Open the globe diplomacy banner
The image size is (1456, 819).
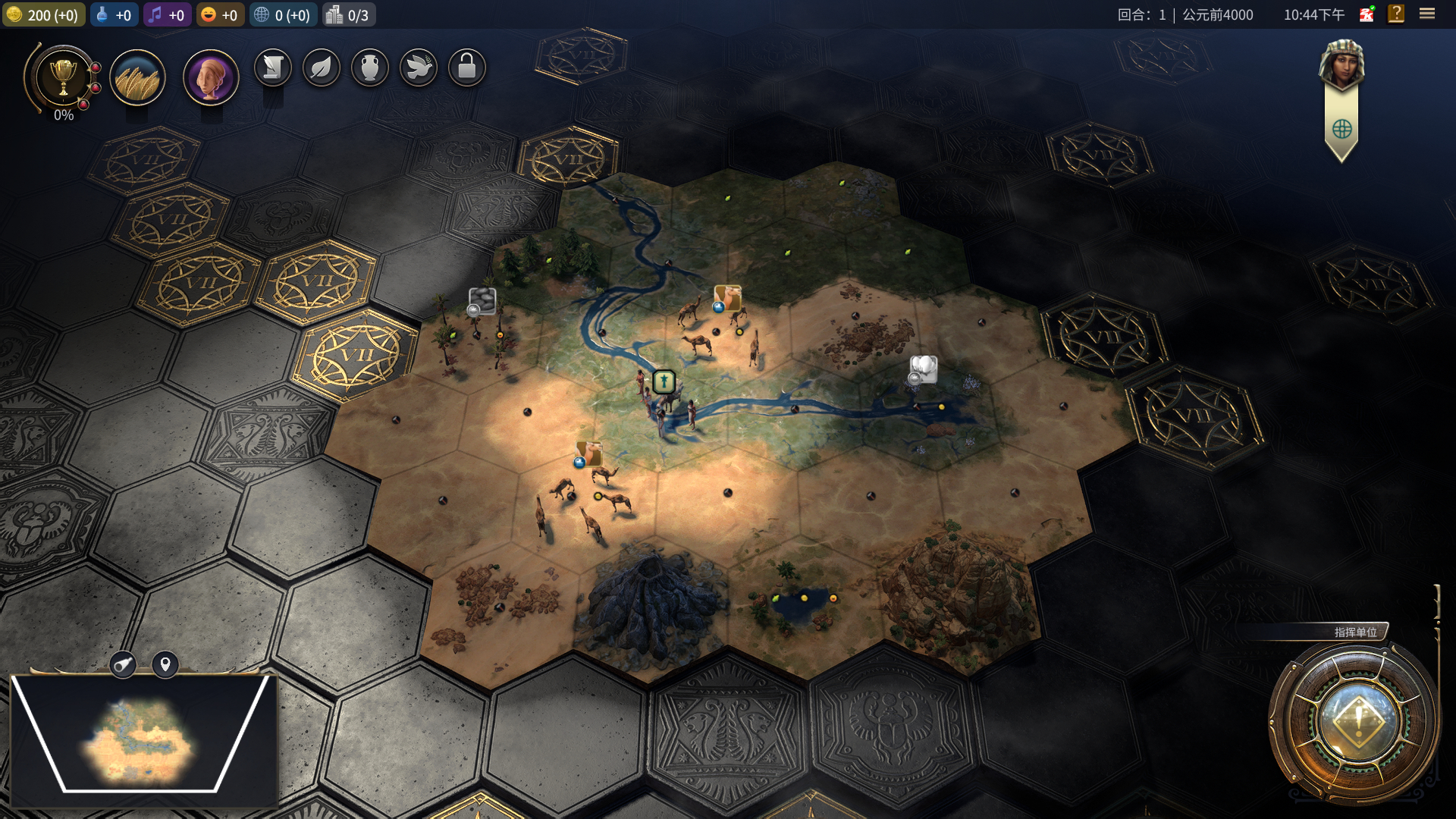tap(1341, 129)
